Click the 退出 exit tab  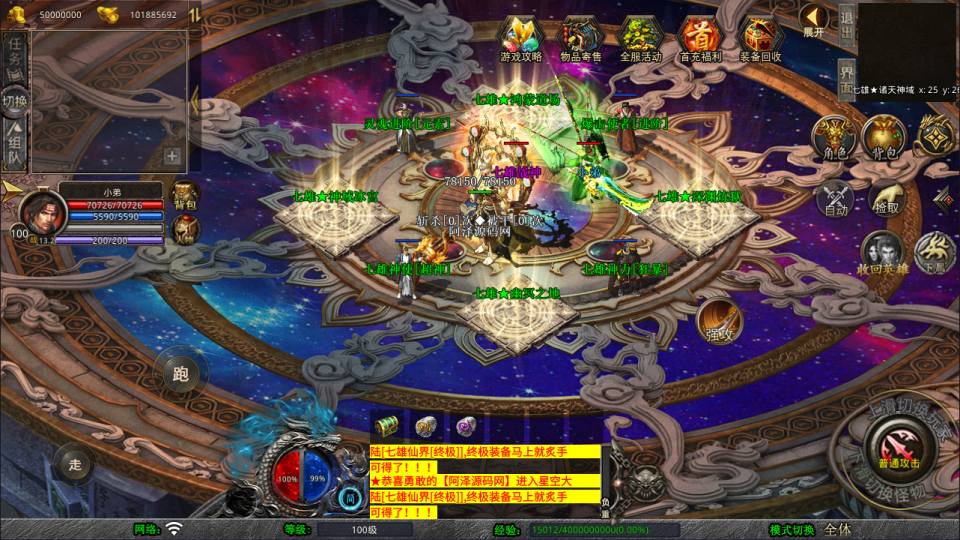(846, 24)
